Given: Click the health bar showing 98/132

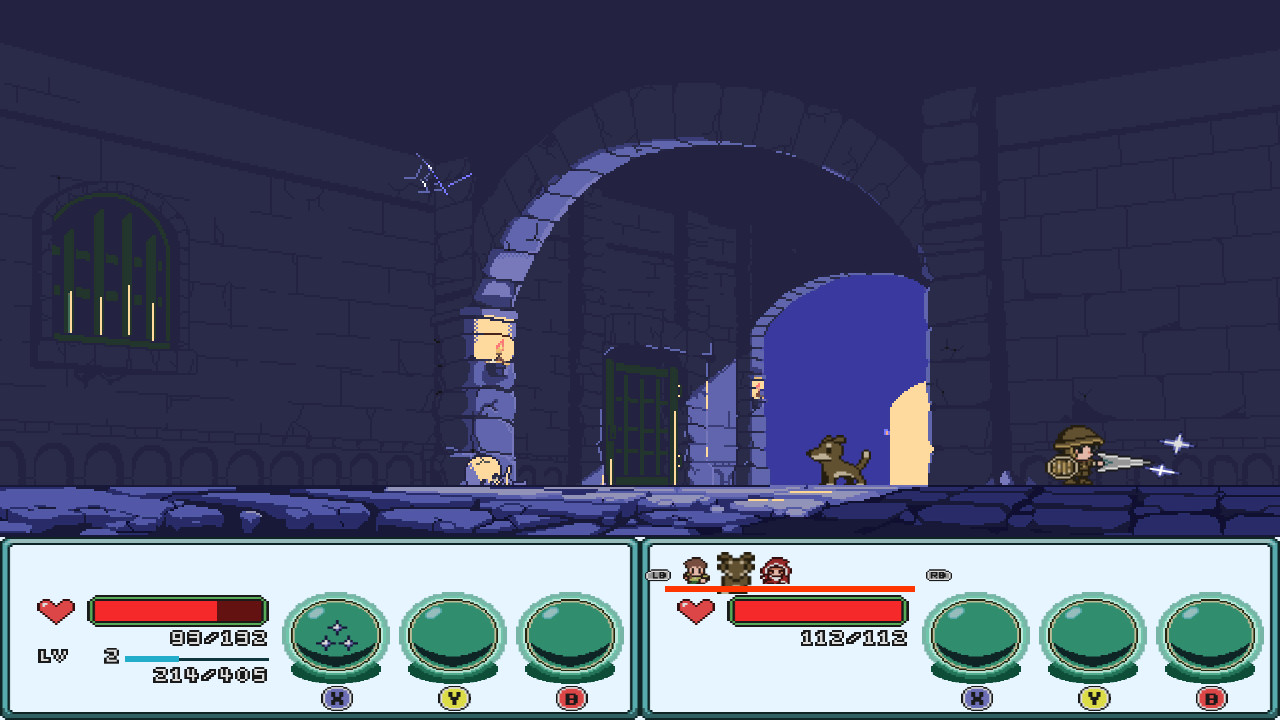Looking at the screenshot, I should tap(177, 609).
